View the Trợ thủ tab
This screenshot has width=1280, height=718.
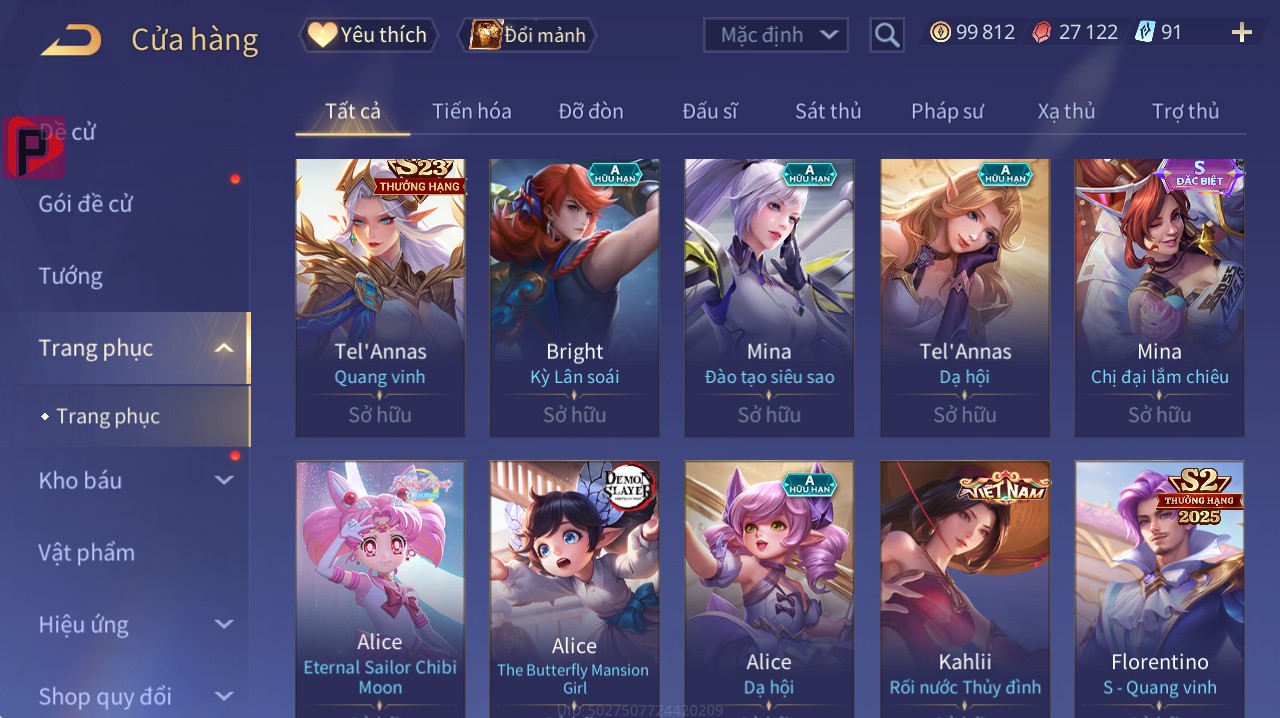1185,111
